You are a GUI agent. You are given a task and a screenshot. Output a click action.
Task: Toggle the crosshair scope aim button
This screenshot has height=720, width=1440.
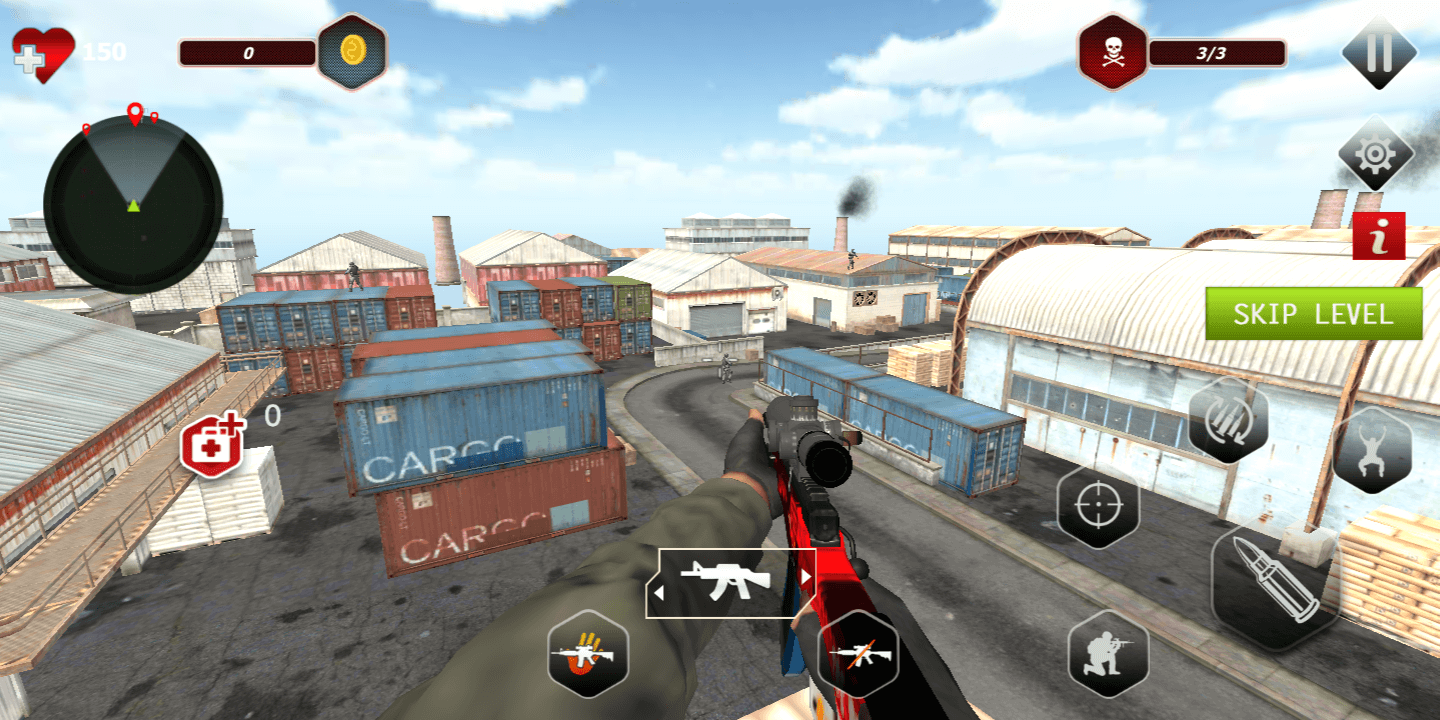coord(1098,506)
